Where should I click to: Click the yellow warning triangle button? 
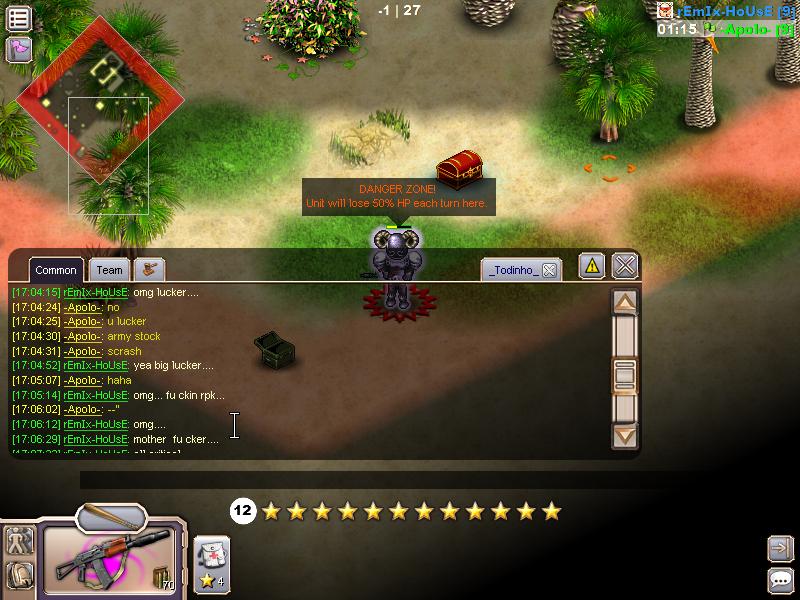point(592,266)
